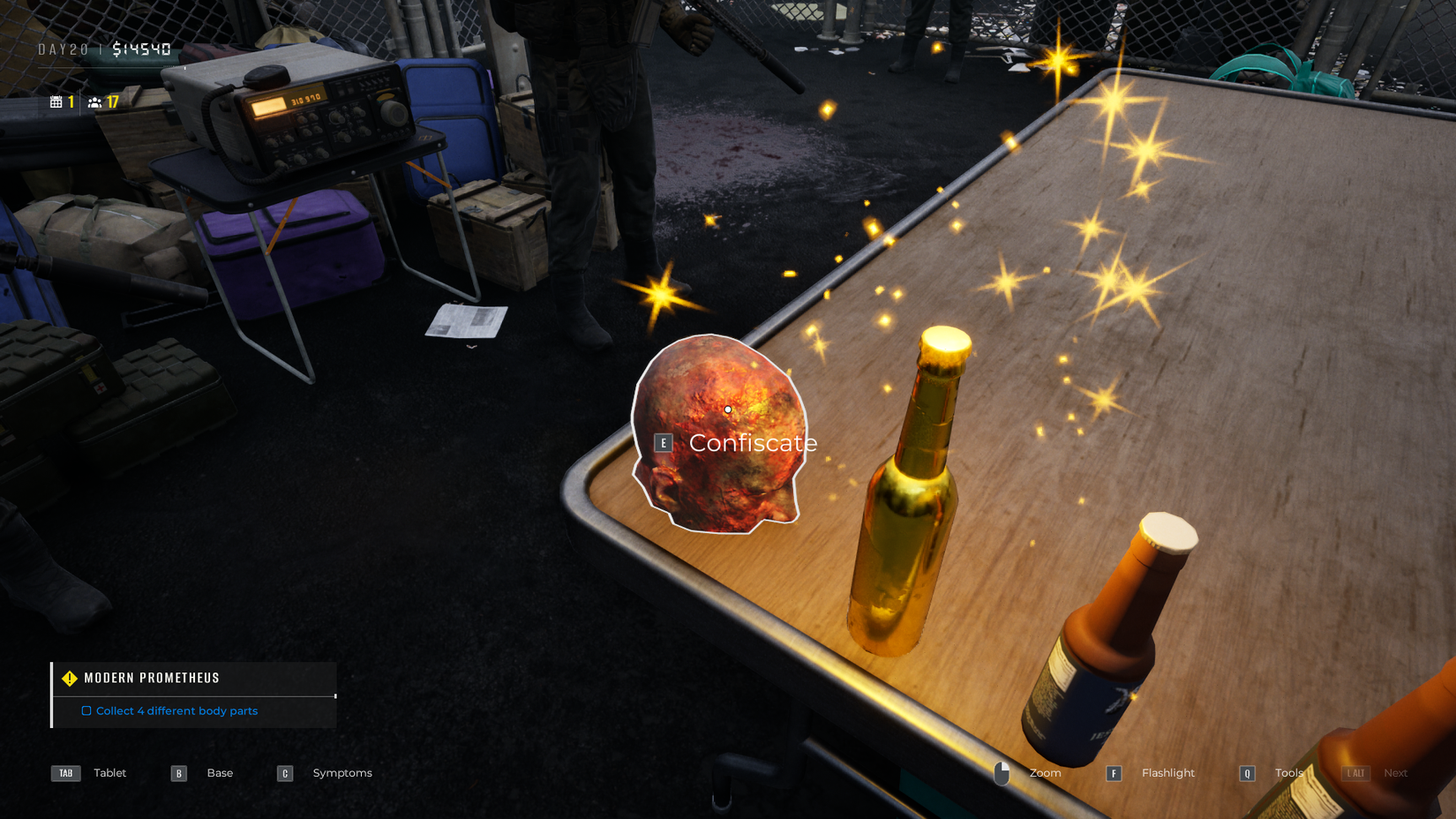Click the E key prompt icon
Image resolution: width=1456 pixels, height=819 pixels.
(663, 442)
